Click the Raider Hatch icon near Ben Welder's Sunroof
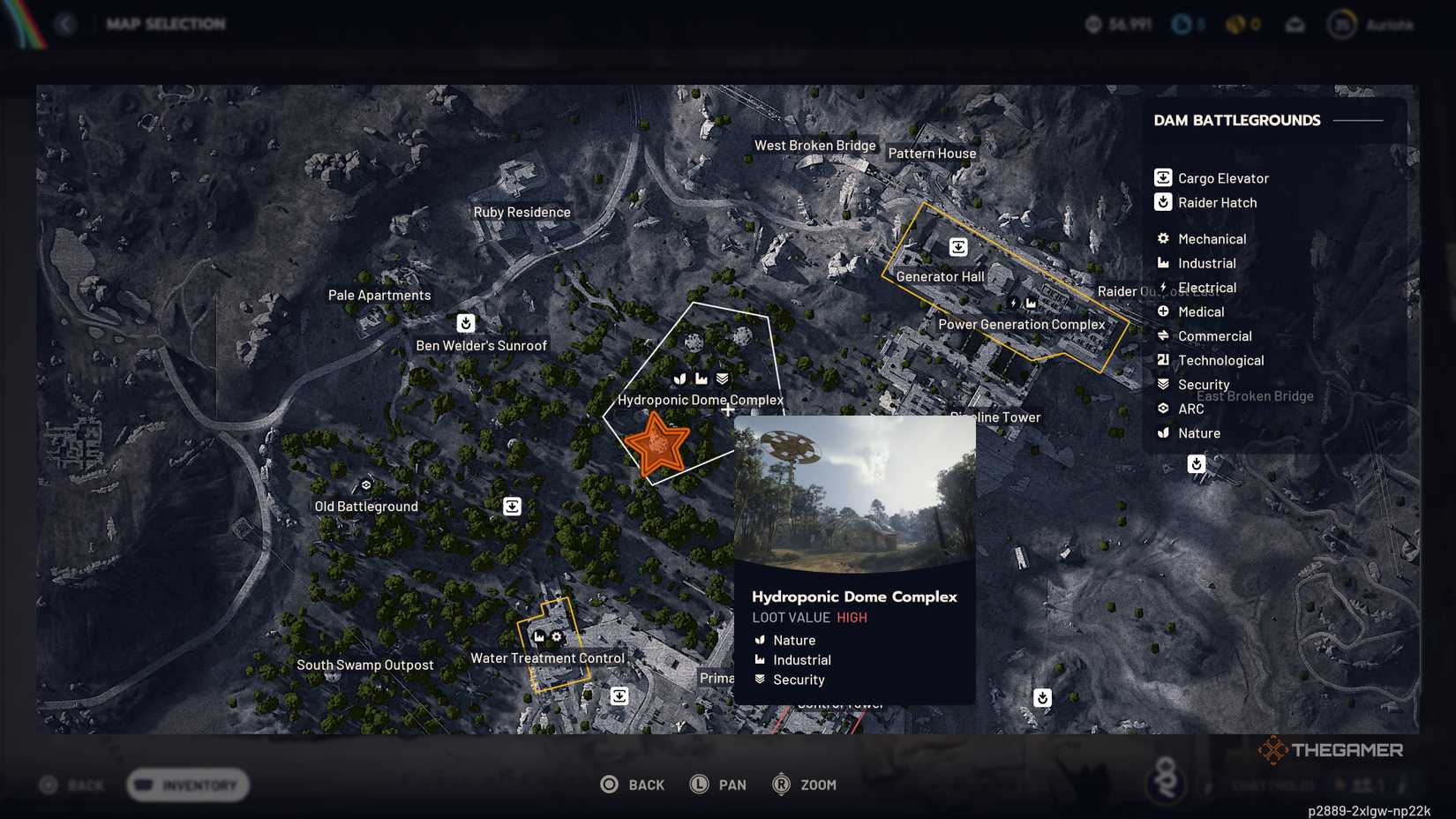Image resolution: width=1456 pixels, height=819 pixels. (466, 323)
